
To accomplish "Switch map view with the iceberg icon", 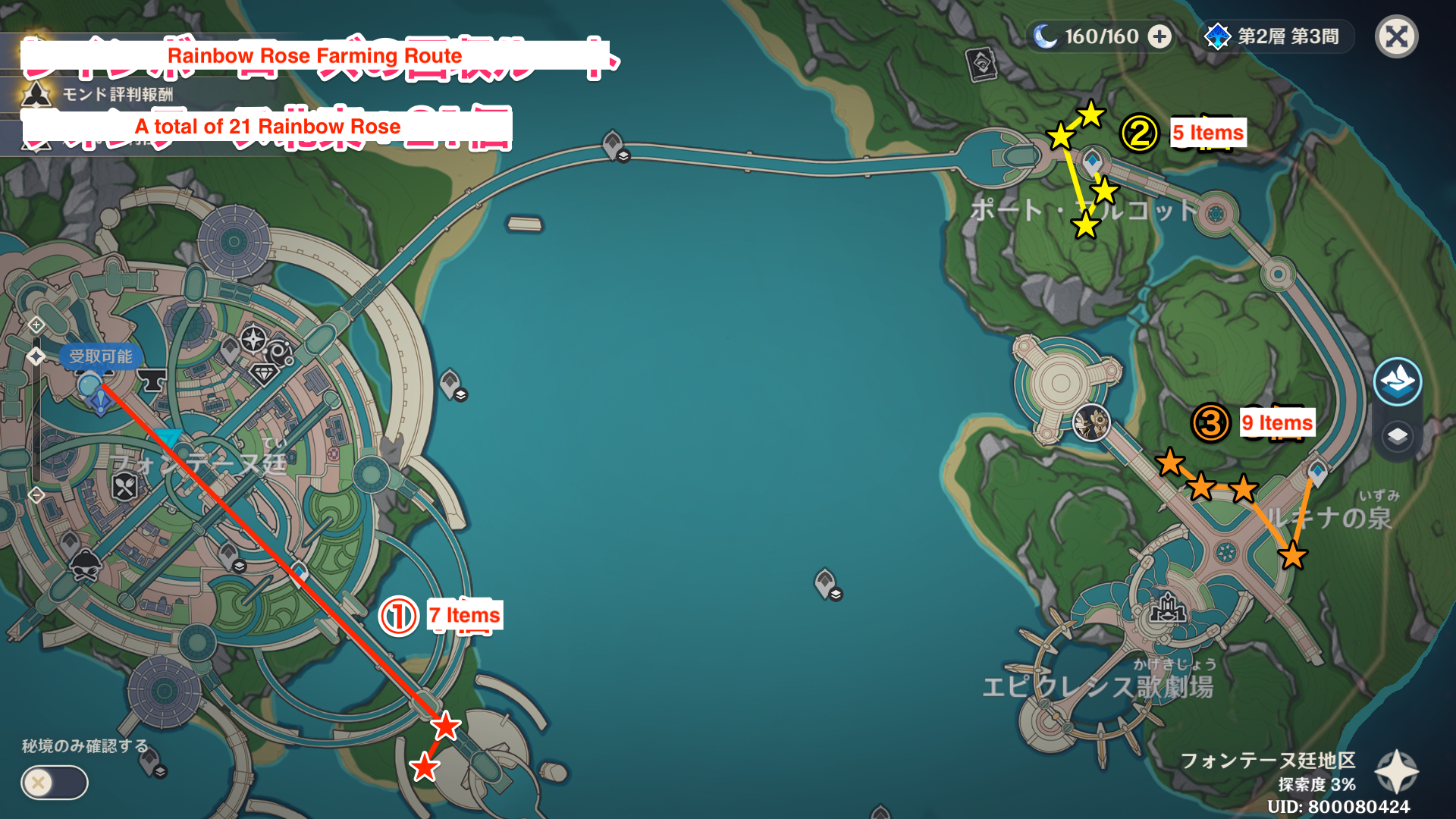I will [1397, 381].
